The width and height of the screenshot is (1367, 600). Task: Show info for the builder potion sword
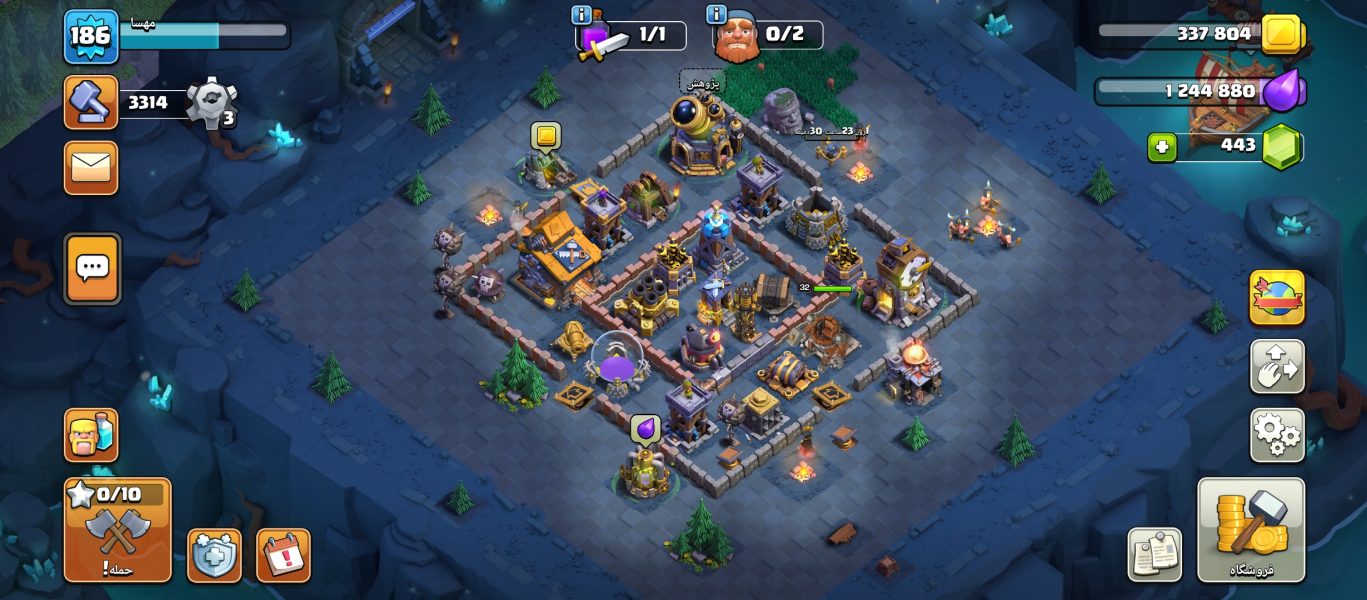tap(581, 15)
